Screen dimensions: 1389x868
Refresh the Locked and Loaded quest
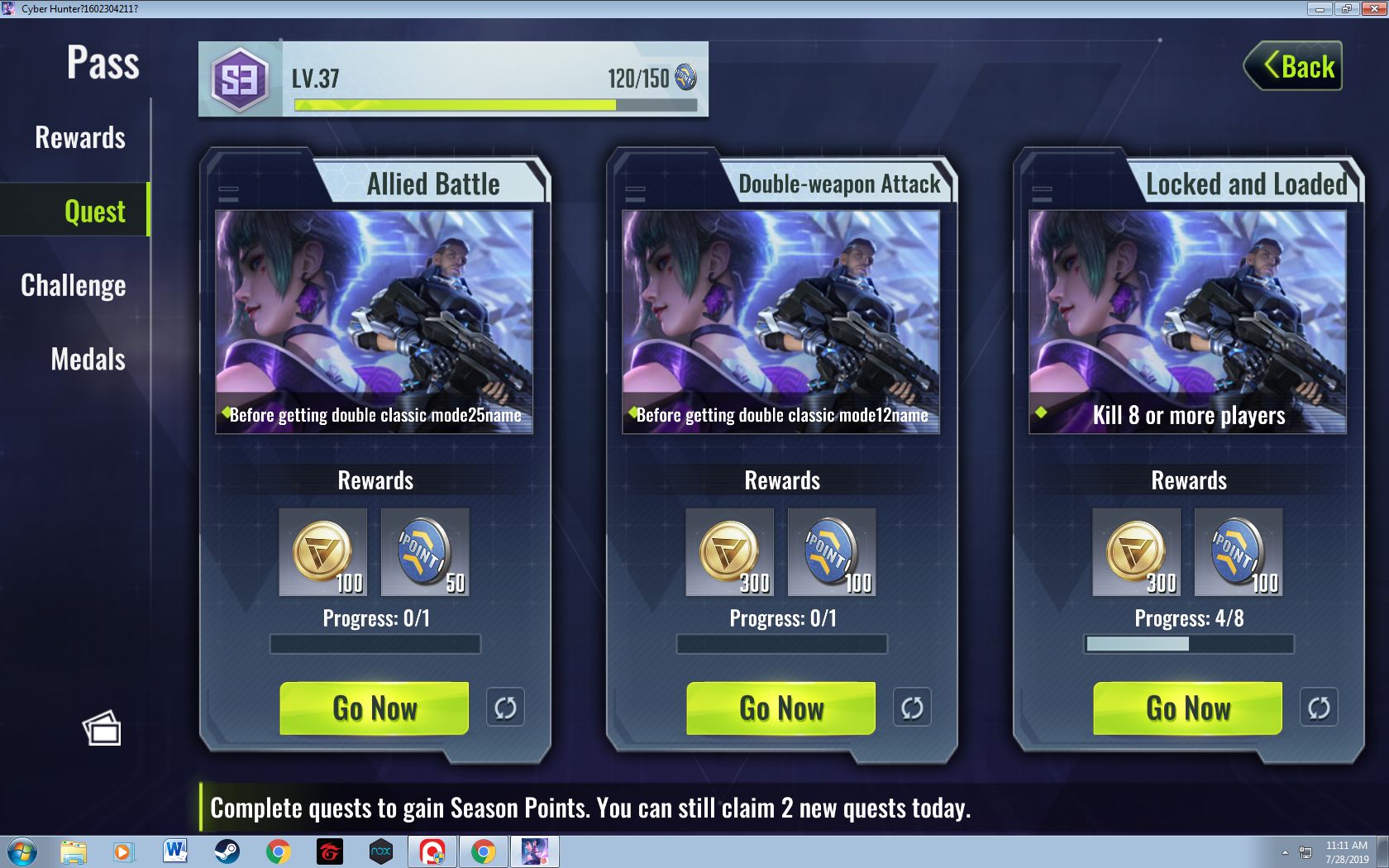1319,708
